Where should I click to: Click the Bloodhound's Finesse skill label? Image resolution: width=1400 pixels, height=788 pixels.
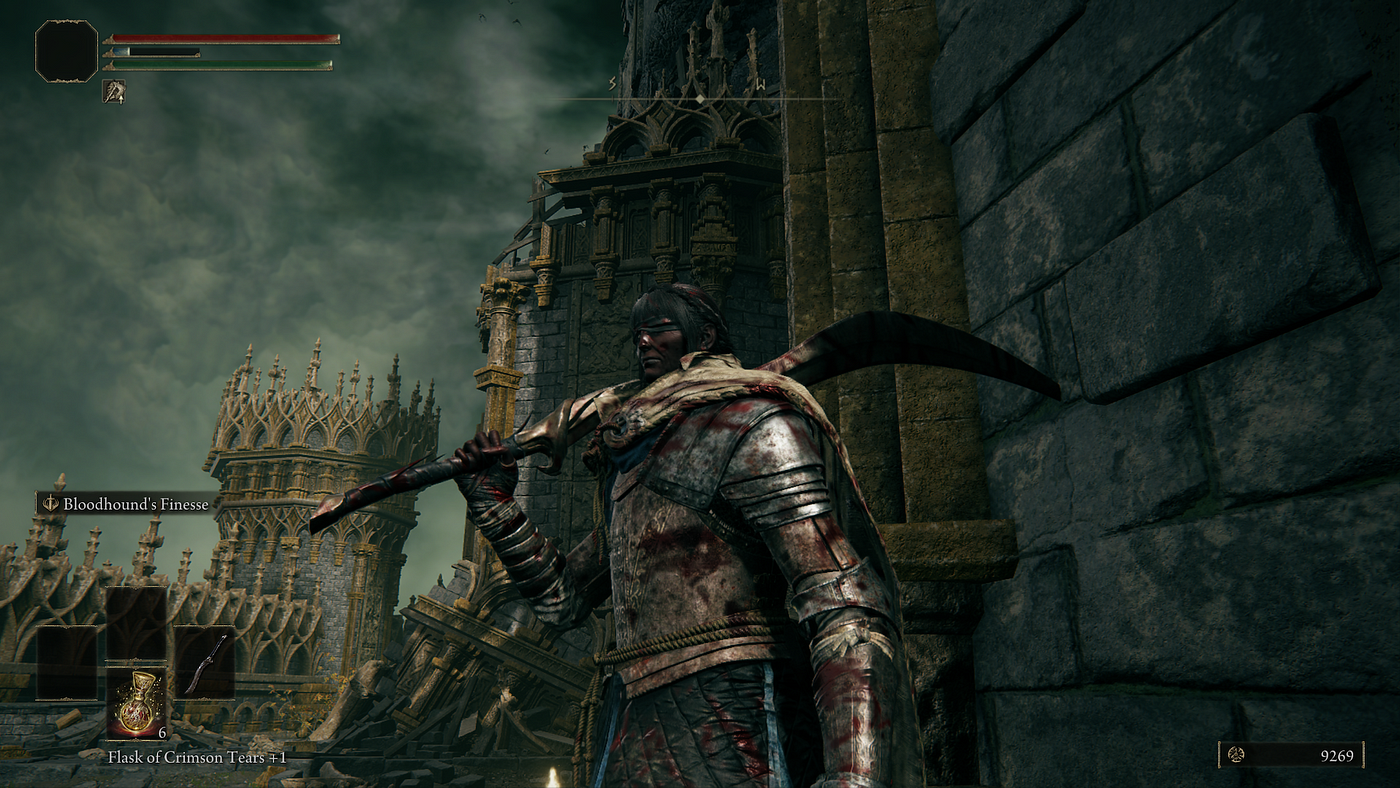pyautogui.click(x=127, y=504)
